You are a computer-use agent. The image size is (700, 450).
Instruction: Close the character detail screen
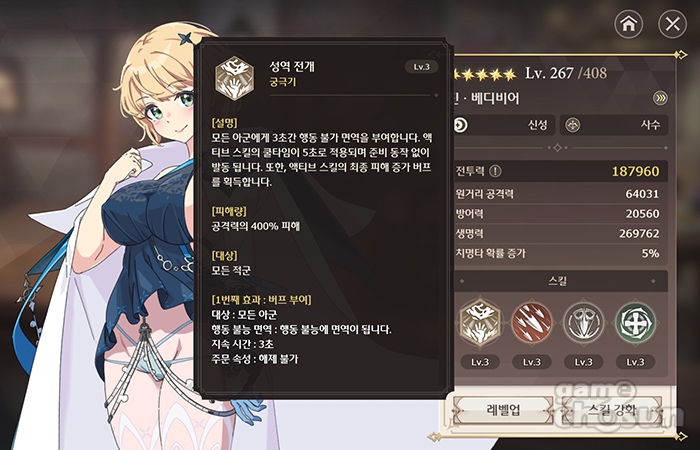point(672,24)
